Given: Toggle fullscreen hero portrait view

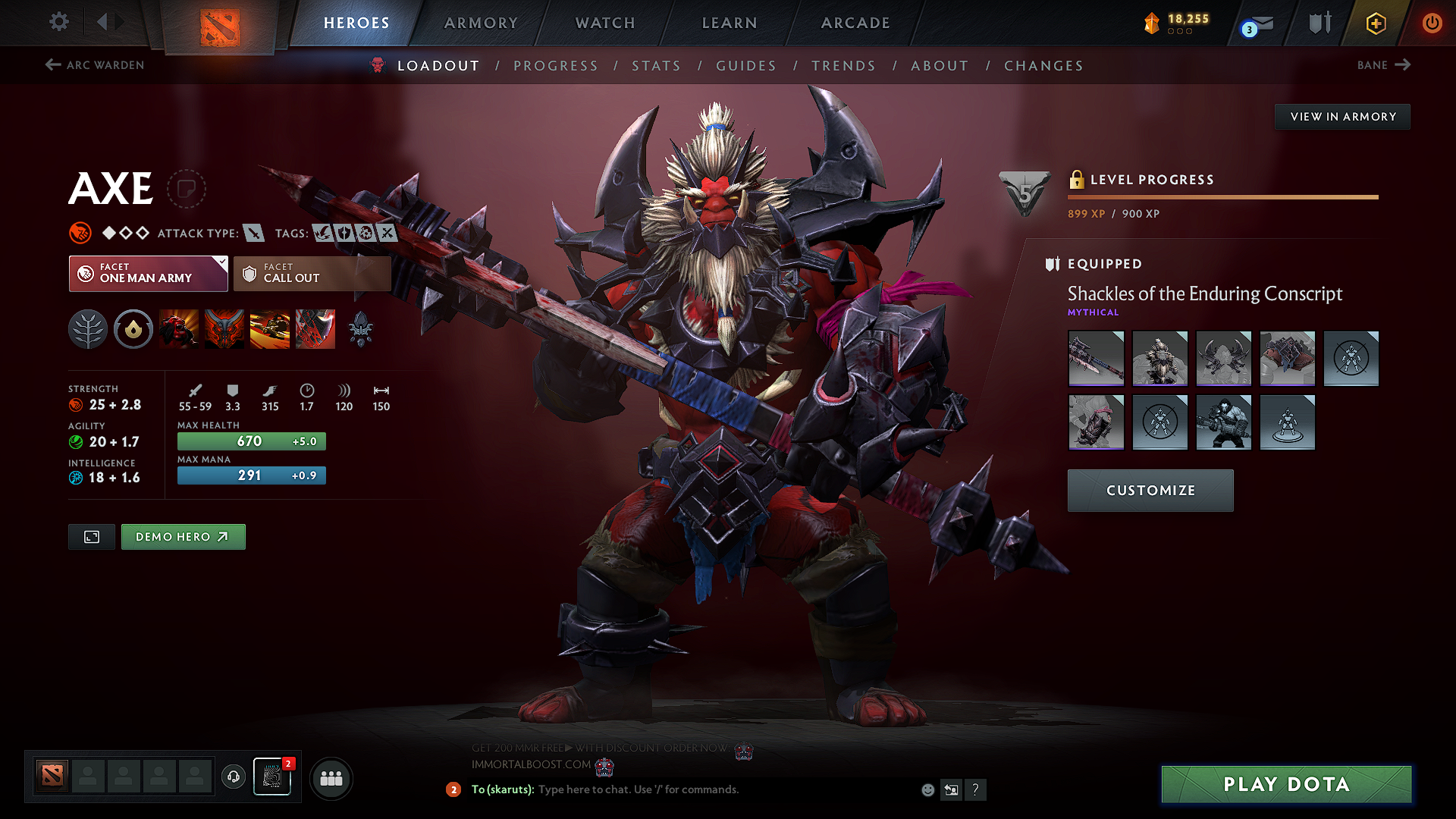Looking at the screenshot, I should pyautogui.click(x=91, y=536).
